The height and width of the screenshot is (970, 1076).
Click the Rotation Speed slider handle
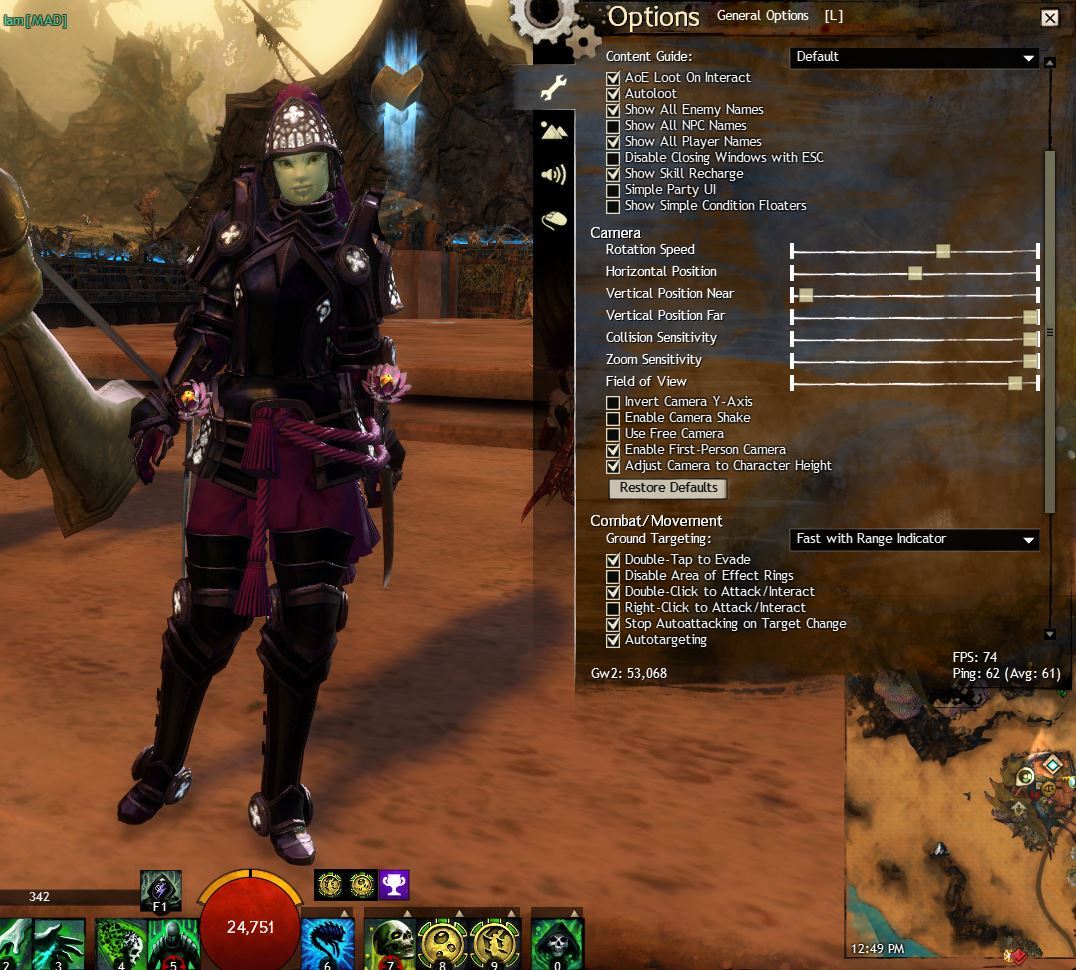coord(942,250)
